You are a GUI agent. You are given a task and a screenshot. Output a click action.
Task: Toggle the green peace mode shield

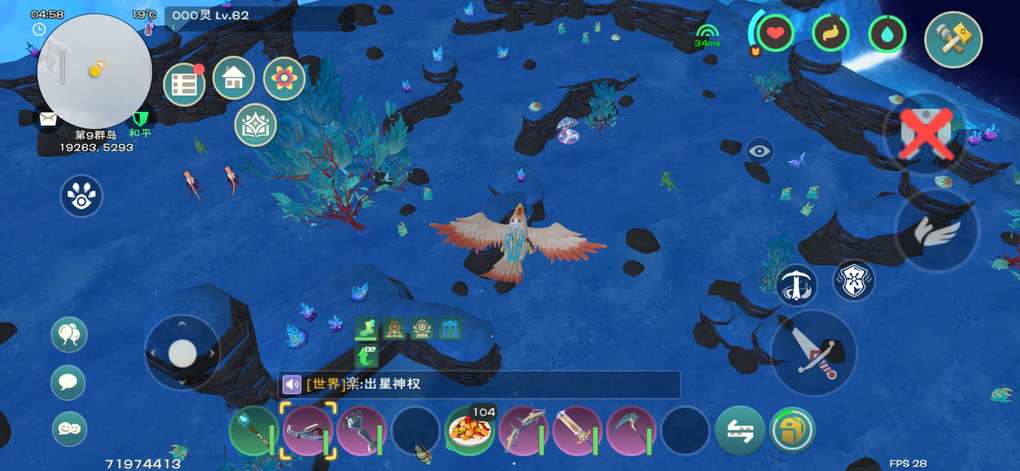140,119
